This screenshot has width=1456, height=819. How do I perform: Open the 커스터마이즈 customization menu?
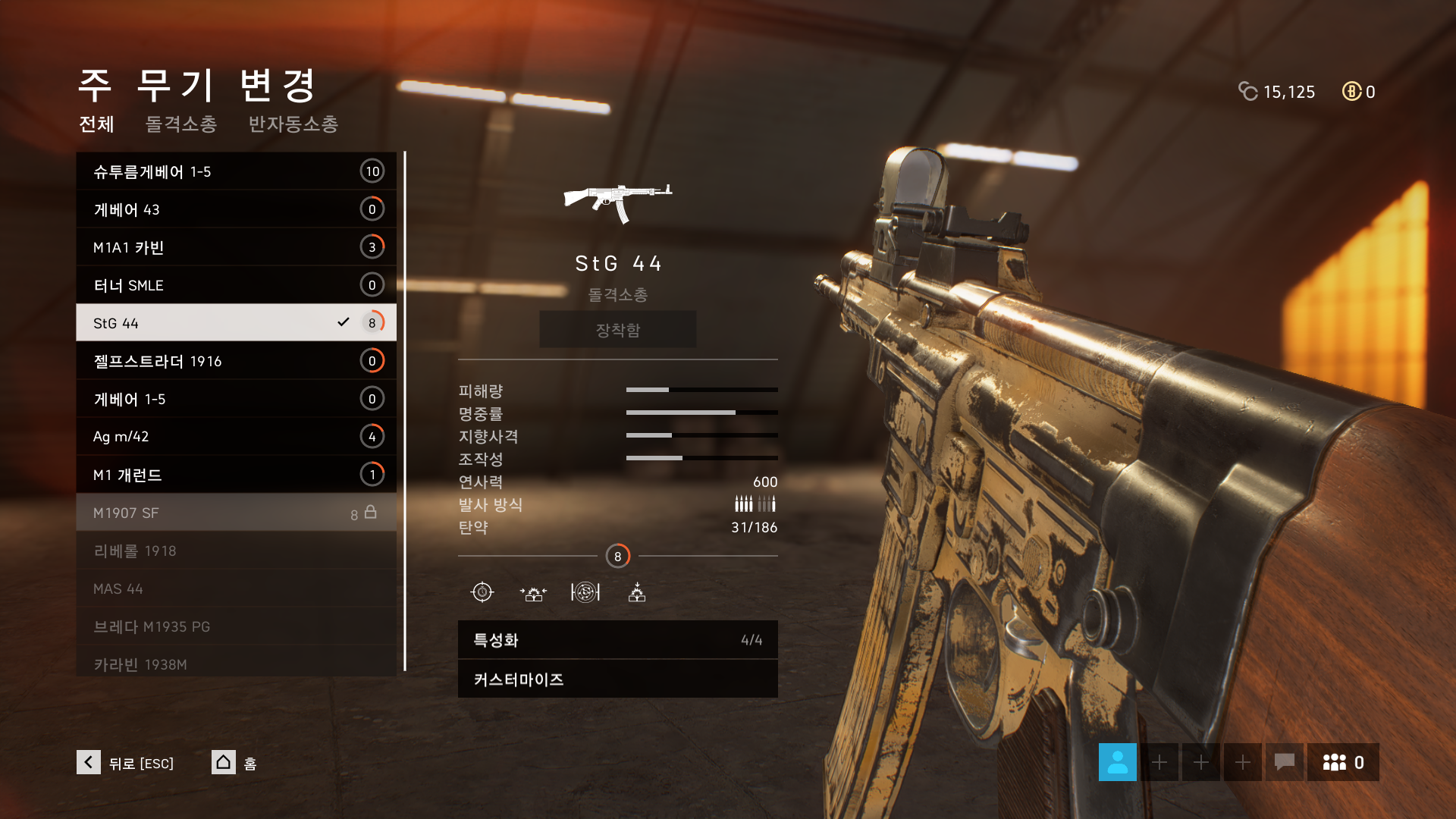[617, 679]
